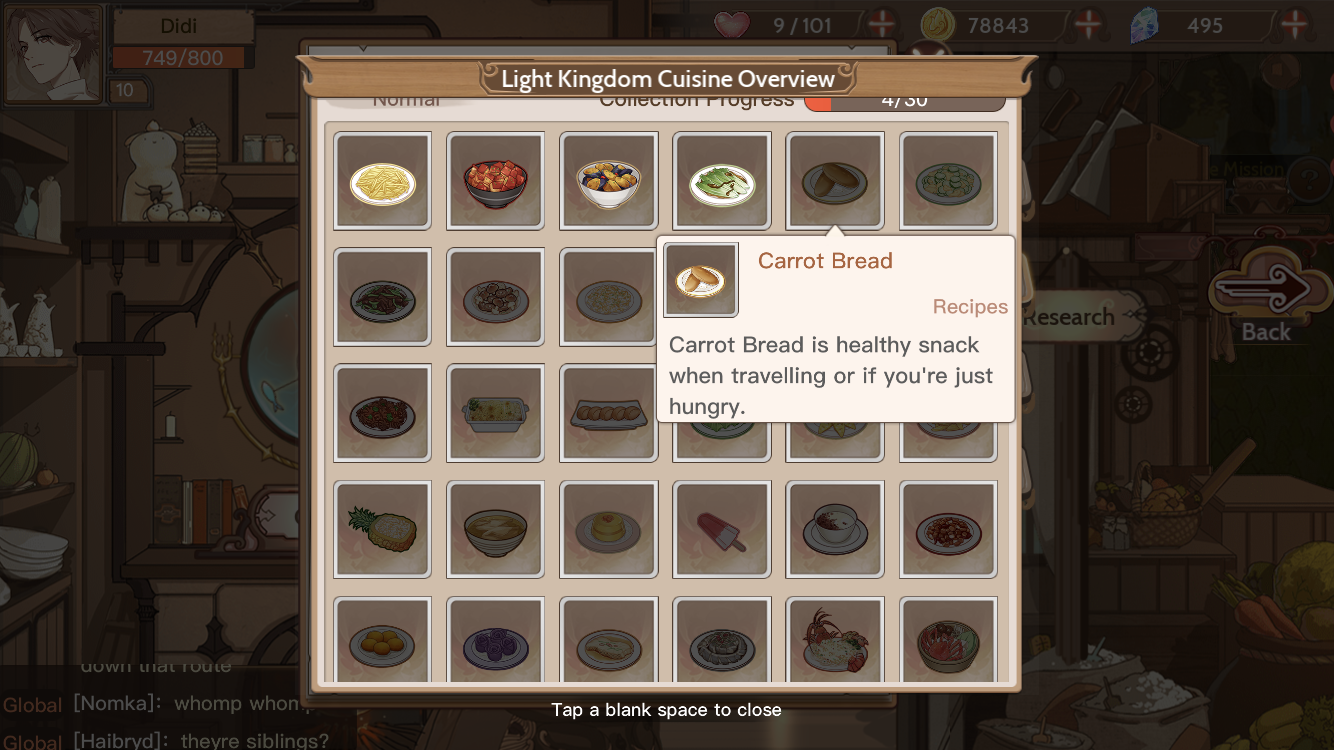1334x750 pixels.
Task: Add more hearts with the plus button
Action: click(x=881, y=24)
